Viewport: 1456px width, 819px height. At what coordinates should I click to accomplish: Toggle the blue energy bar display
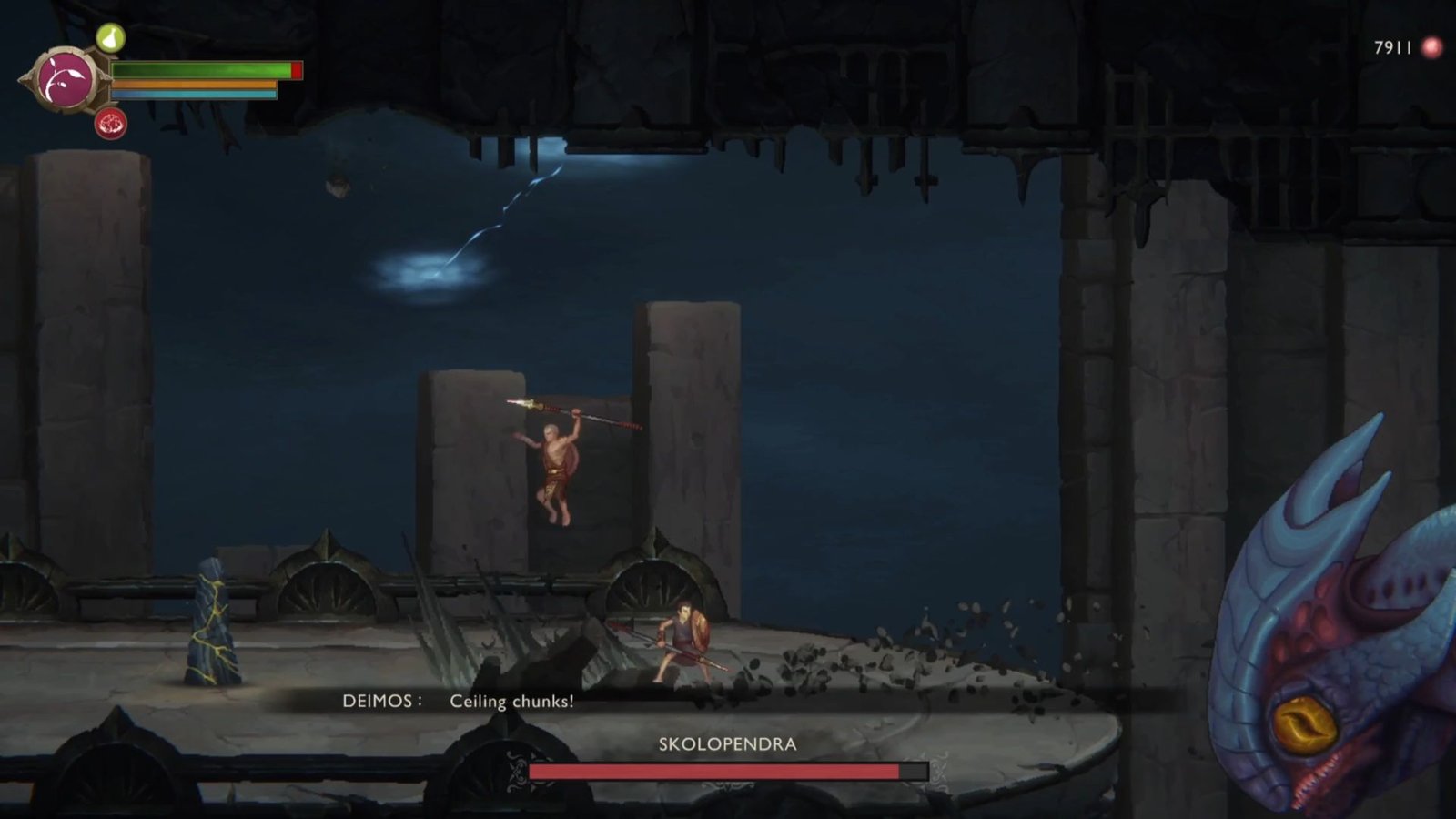point(194,95)
